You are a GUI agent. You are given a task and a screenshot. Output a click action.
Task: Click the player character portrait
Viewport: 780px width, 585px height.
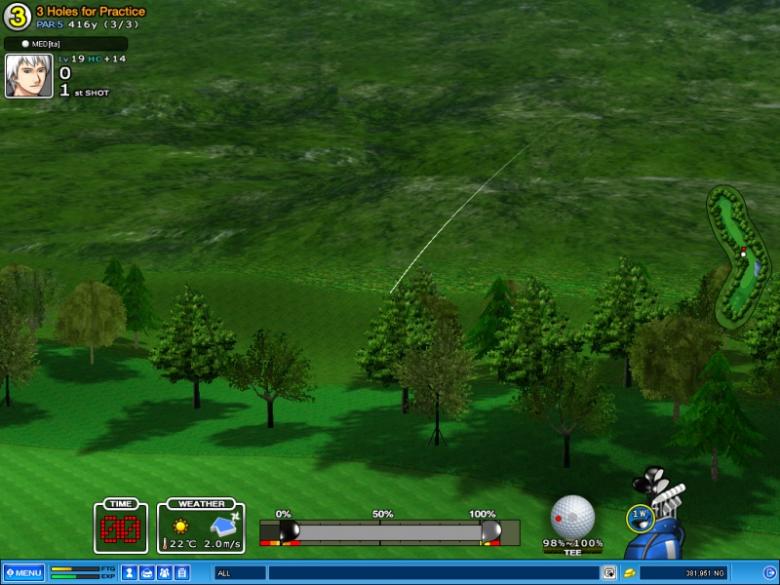point(29,76)
